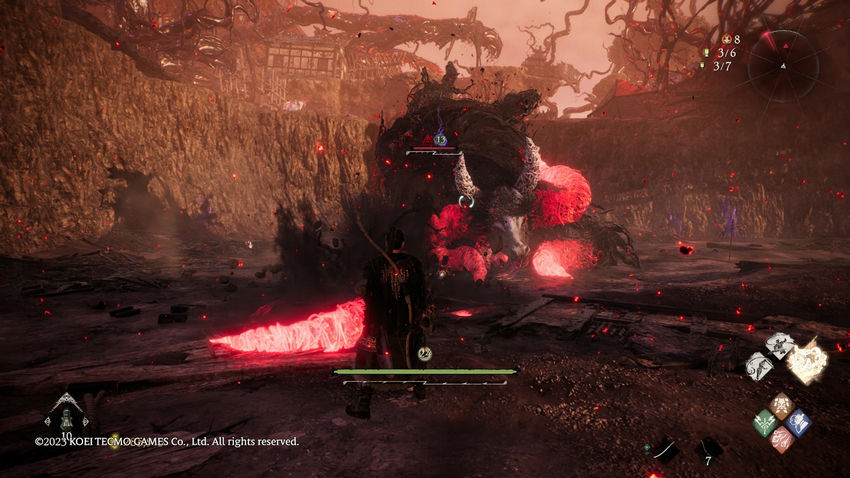The width and height of the screenshot is (850, 478).
Task: Click the circular compass minimap
Action: tap(784, 64)
